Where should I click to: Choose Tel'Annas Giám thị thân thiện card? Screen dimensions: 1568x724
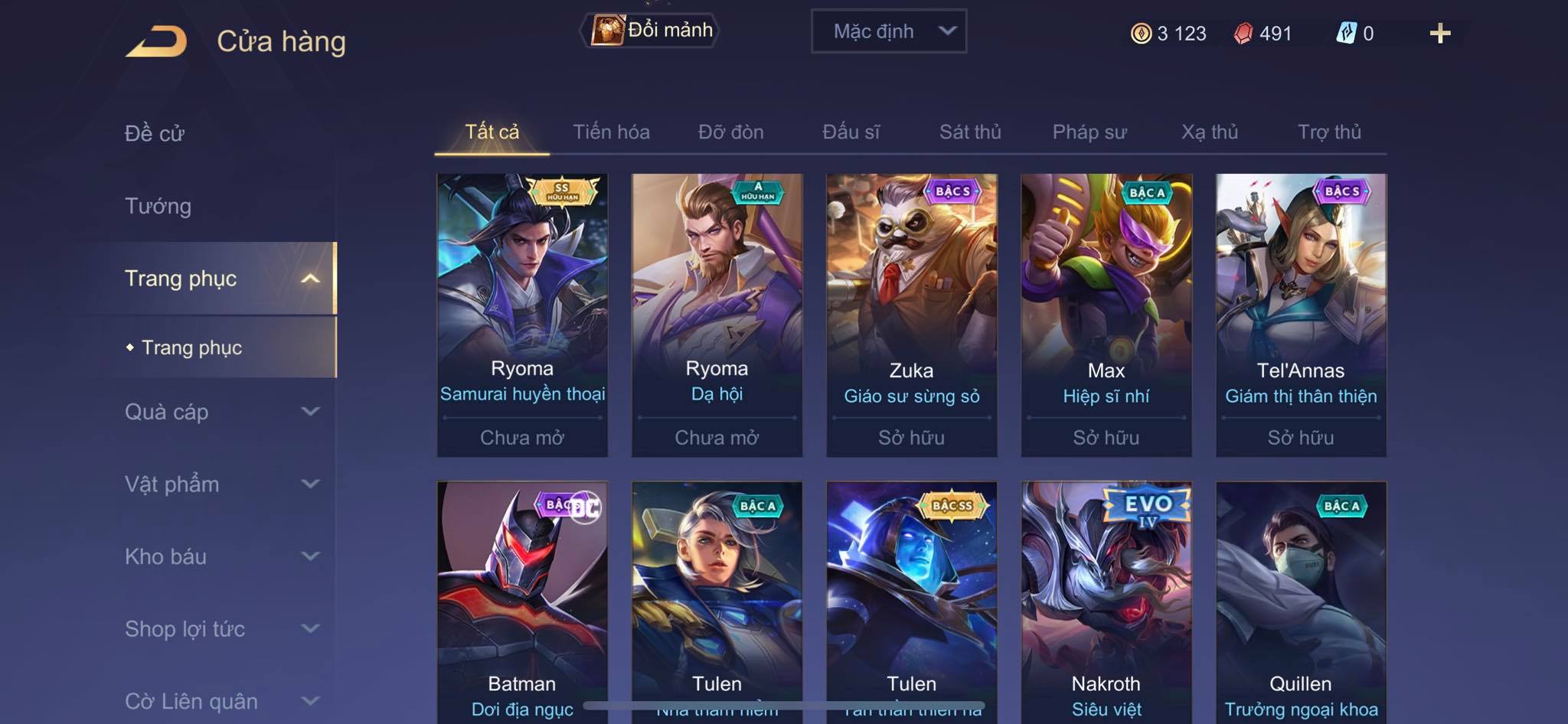coord(1301,314)
